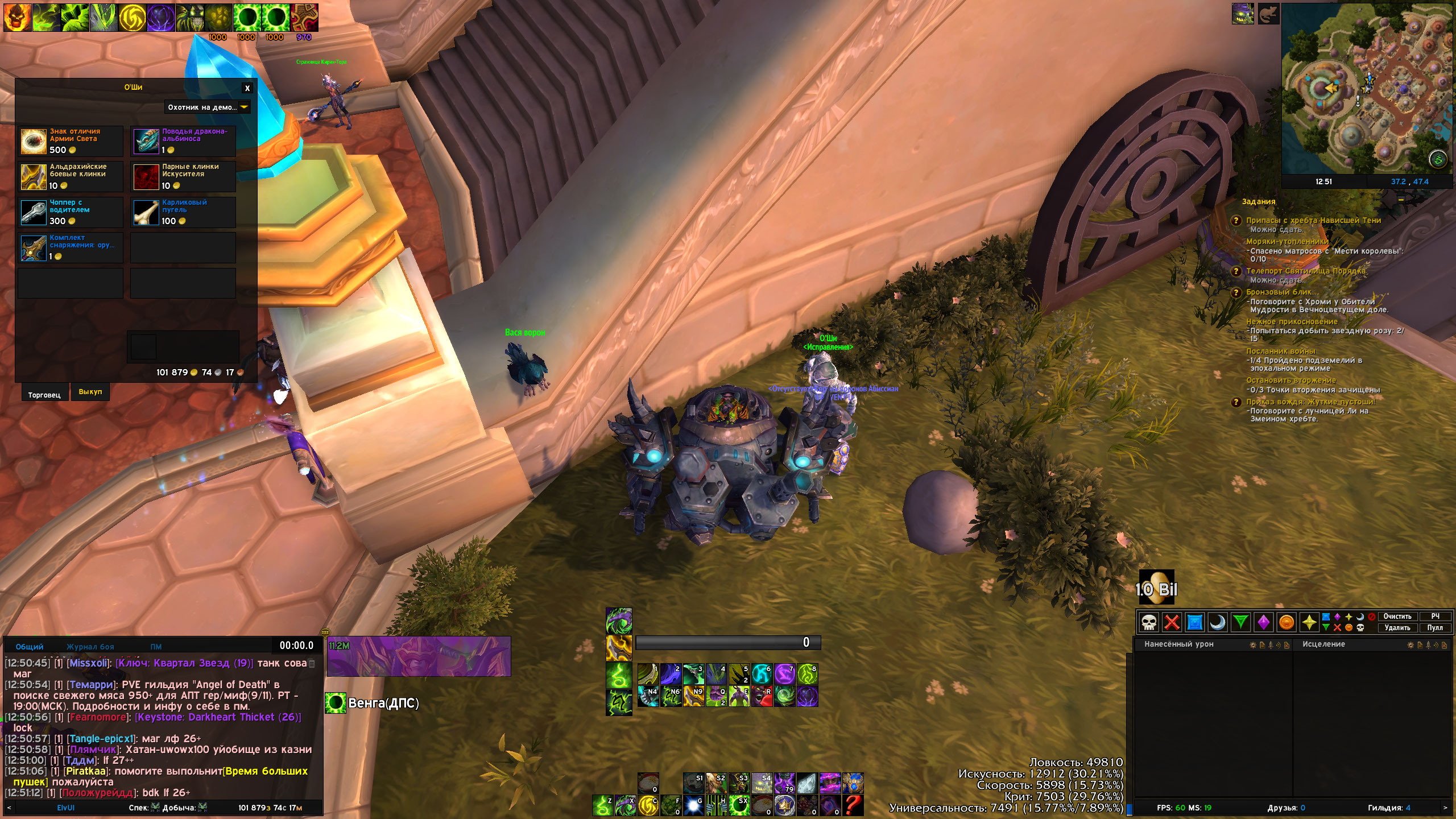
Task: Select Поводья дракона-альбиноса in the shop
Action: tap(146, 141)
